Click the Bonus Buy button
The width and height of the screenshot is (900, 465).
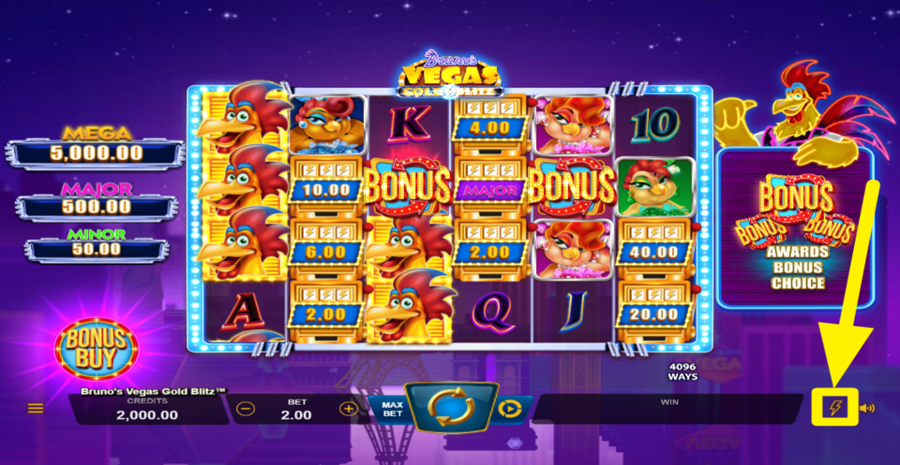[x=96, y=345]
